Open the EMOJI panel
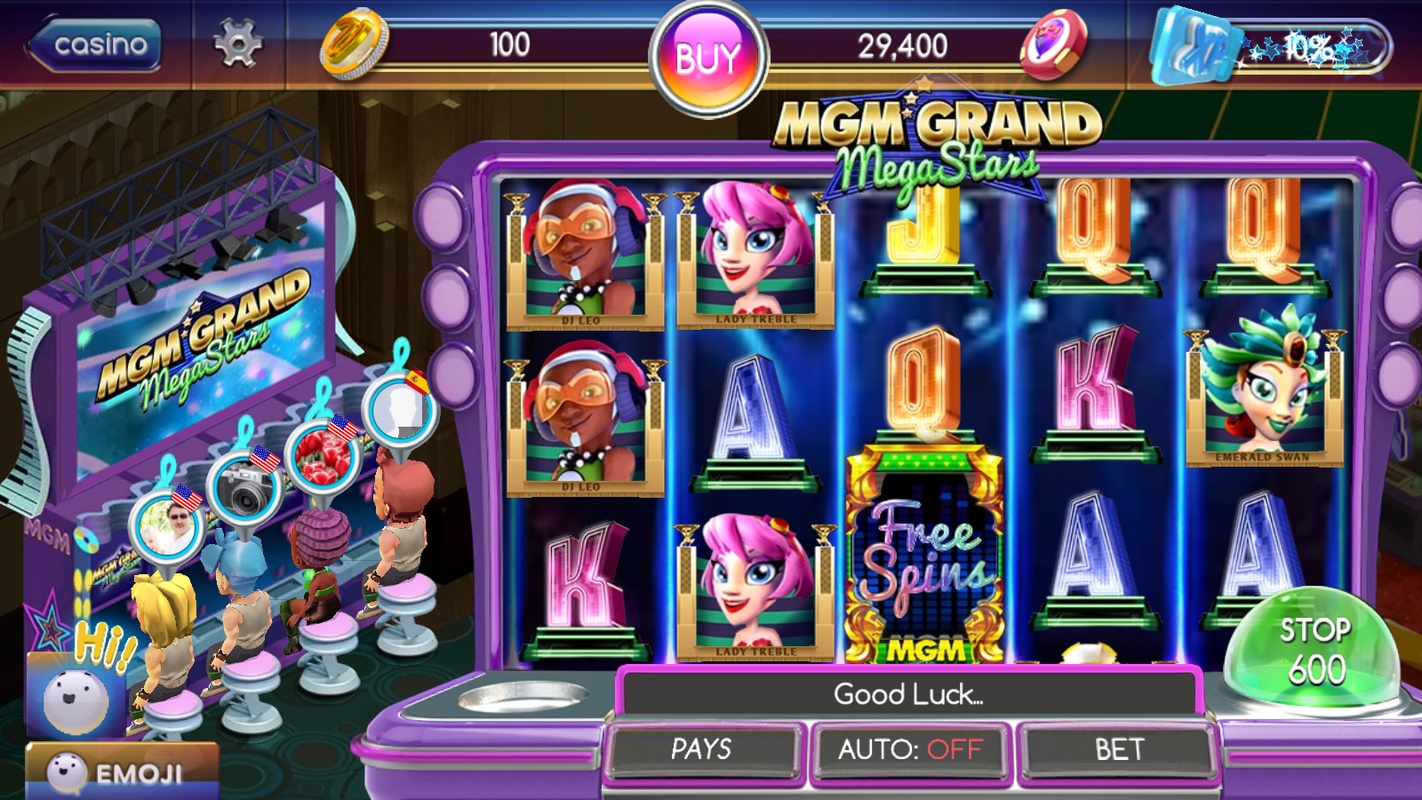The height and width of the screenshot is (800, 1422). pyautogui.click(x=120, y=772)
